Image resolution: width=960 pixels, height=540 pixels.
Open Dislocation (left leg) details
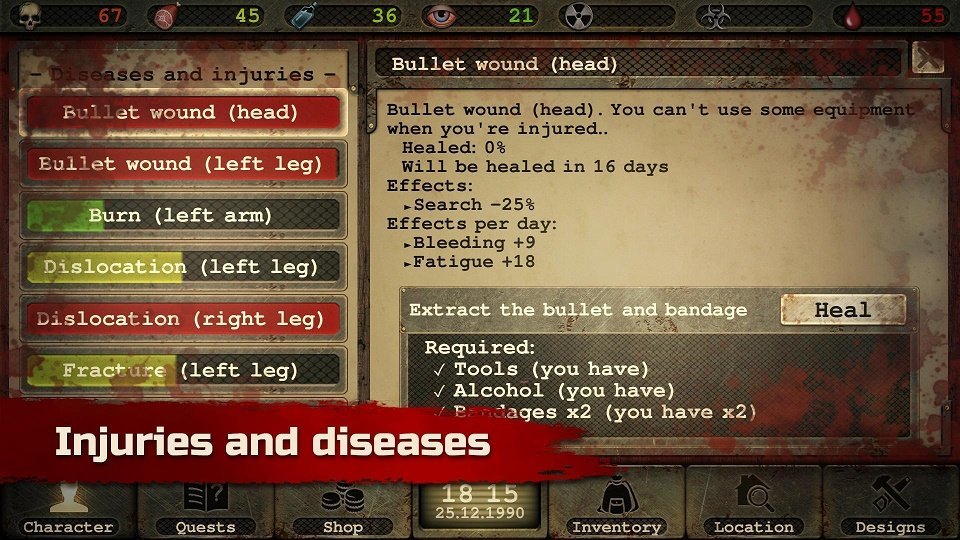pyautogui.click(x=182, y=267)
